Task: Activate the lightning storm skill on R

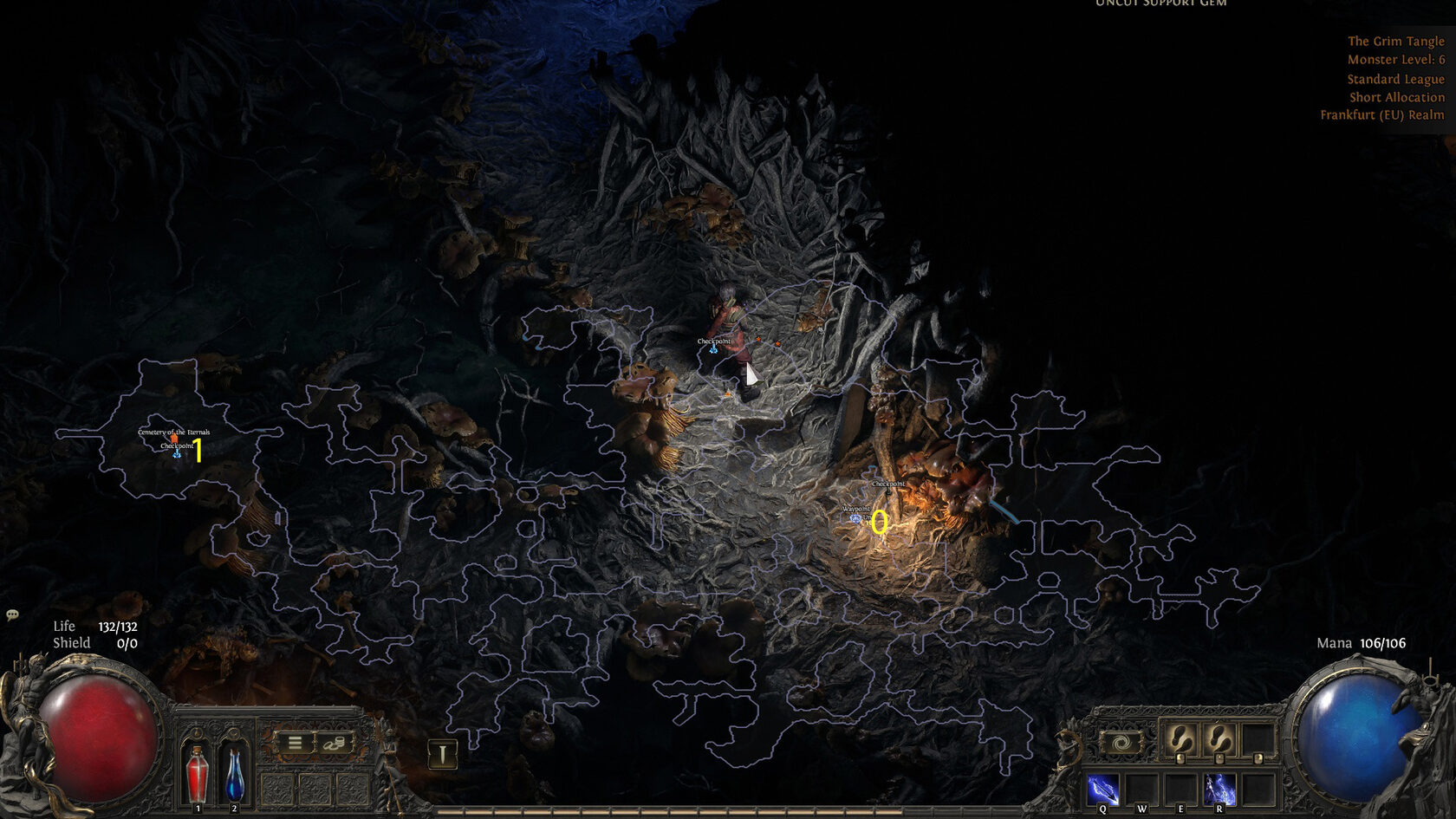Action: pyautogui.click(x=1219, y=790)
